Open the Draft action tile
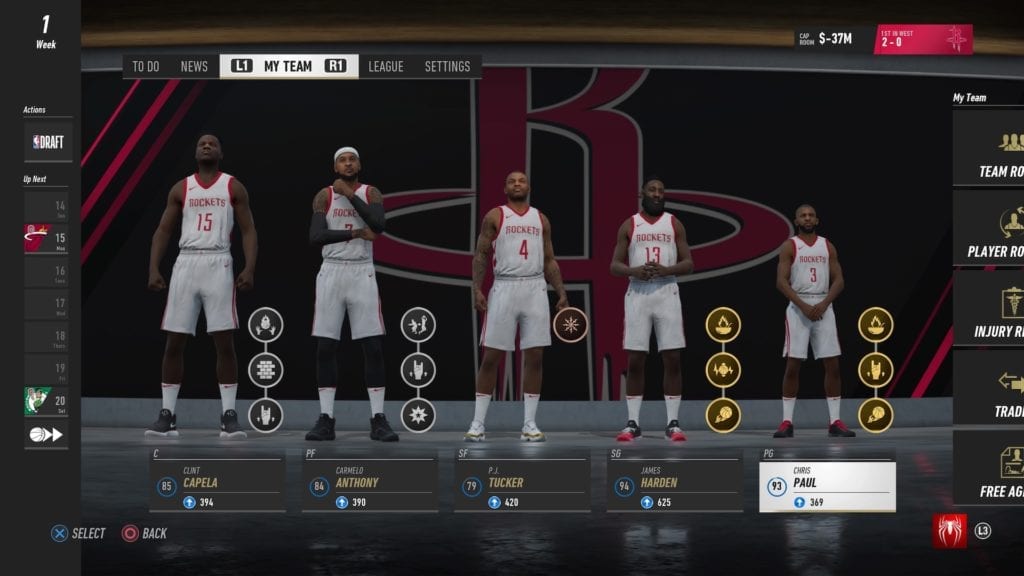Image resolution: width=1024 pixels, height=576 pixels. [x=48, y=142]
